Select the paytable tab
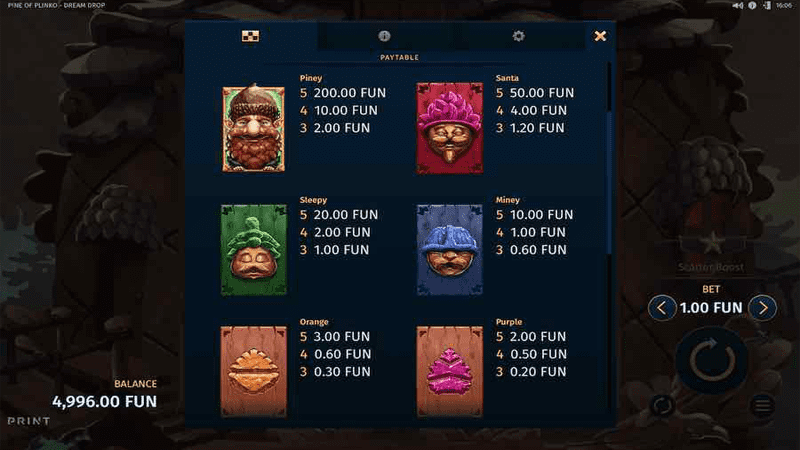This screenshot has height=450, width=800. point(251,36)
